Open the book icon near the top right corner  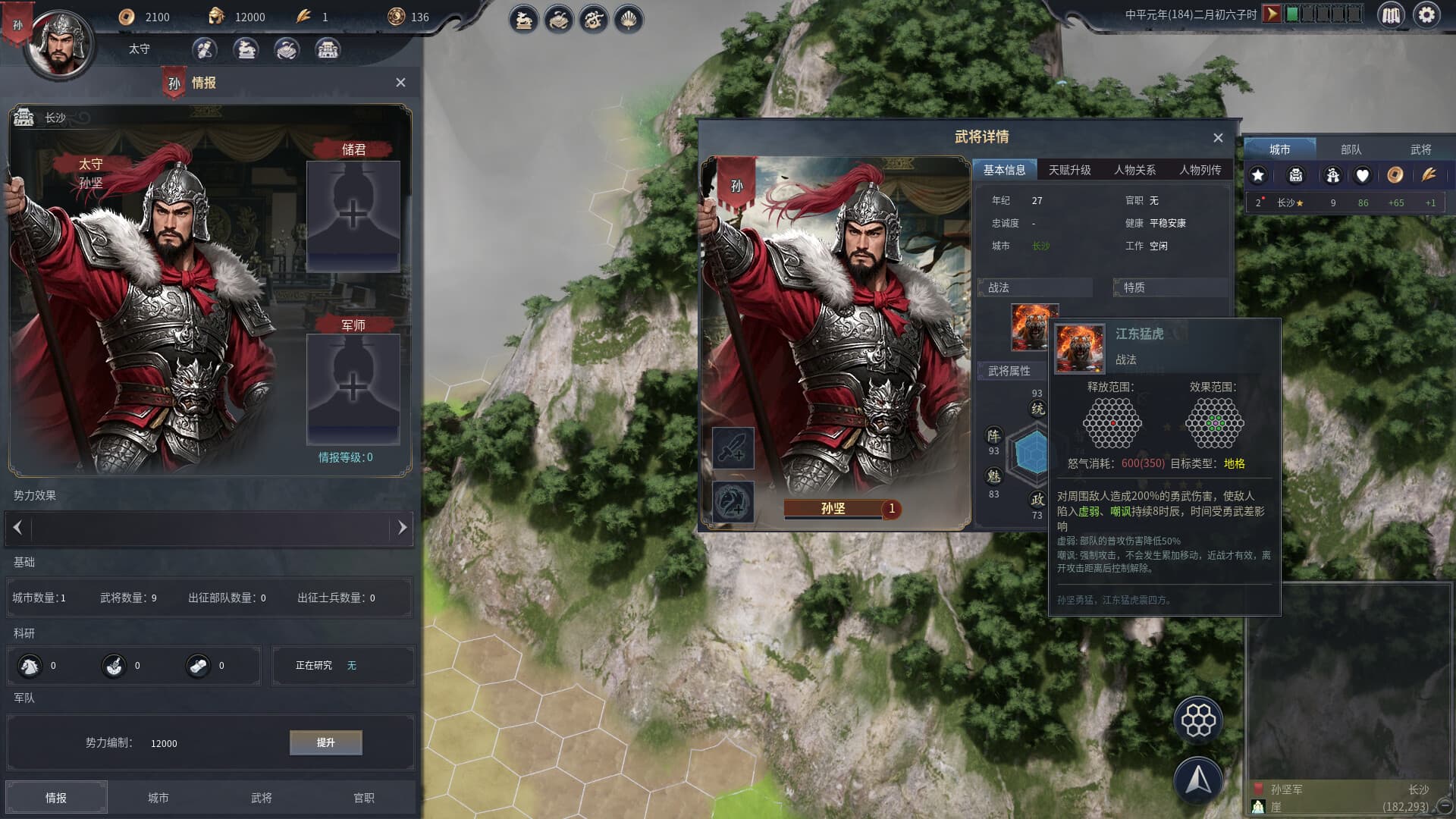[1392, 14]
